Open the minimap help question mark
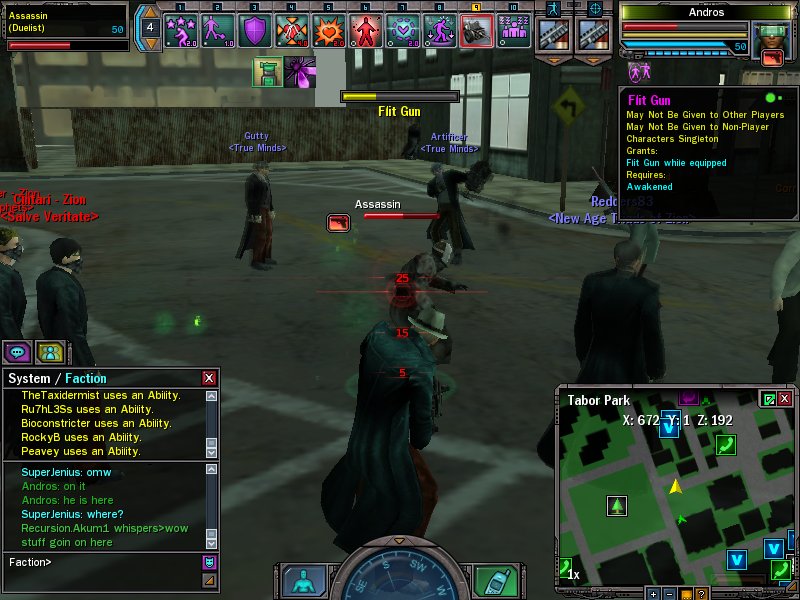 tap(702, 594)
